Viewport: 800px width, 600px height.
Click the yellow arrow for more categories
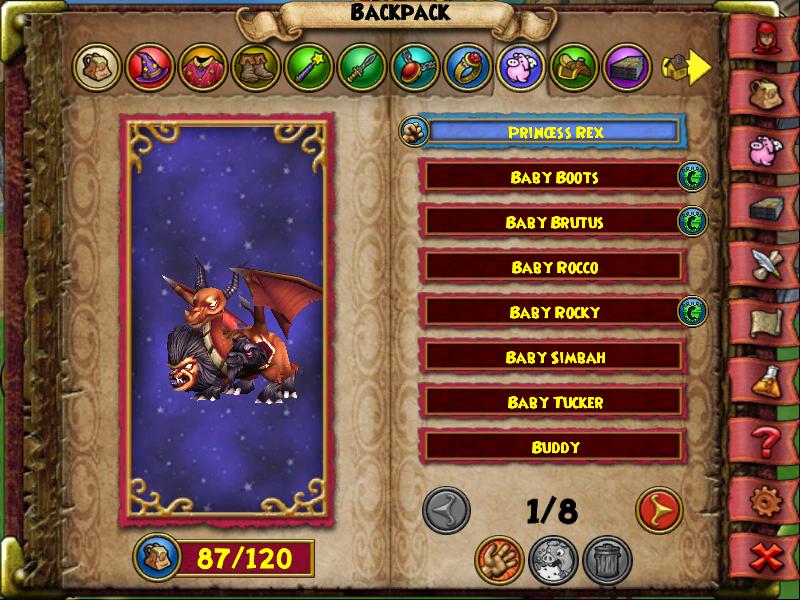699,67
